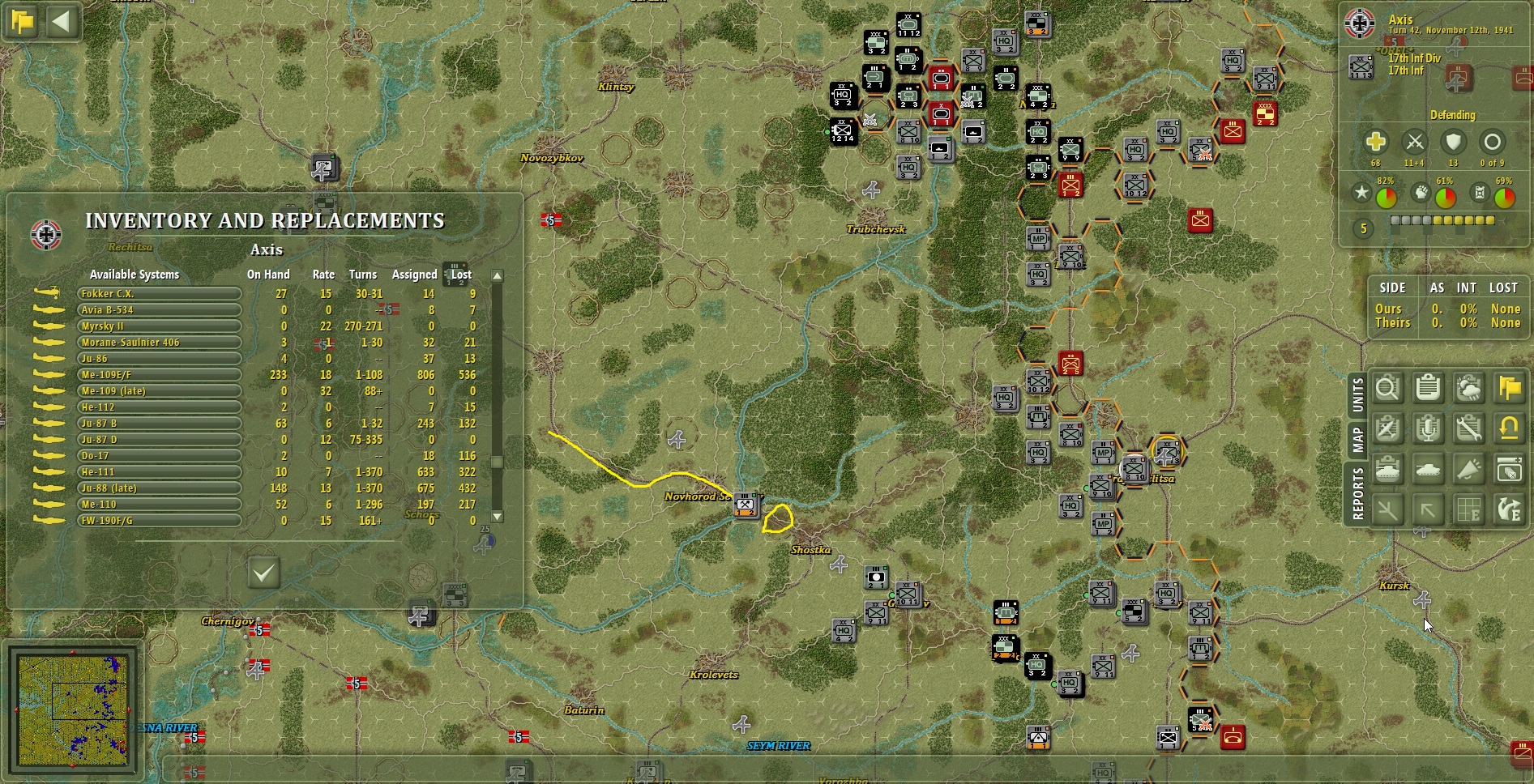Screen dimensions: 1534x784
Task: Click the tank-on-clipboard equipment report icon
Action: coord(1388,470)
